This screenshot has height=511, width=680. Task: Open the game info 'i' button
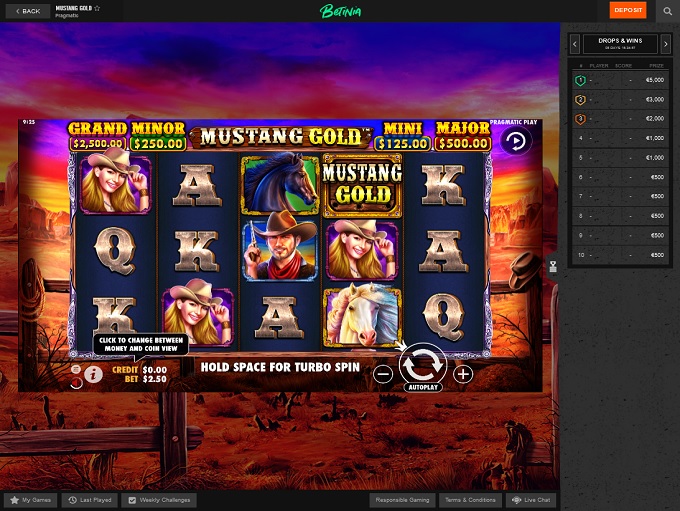click(94, 375)
